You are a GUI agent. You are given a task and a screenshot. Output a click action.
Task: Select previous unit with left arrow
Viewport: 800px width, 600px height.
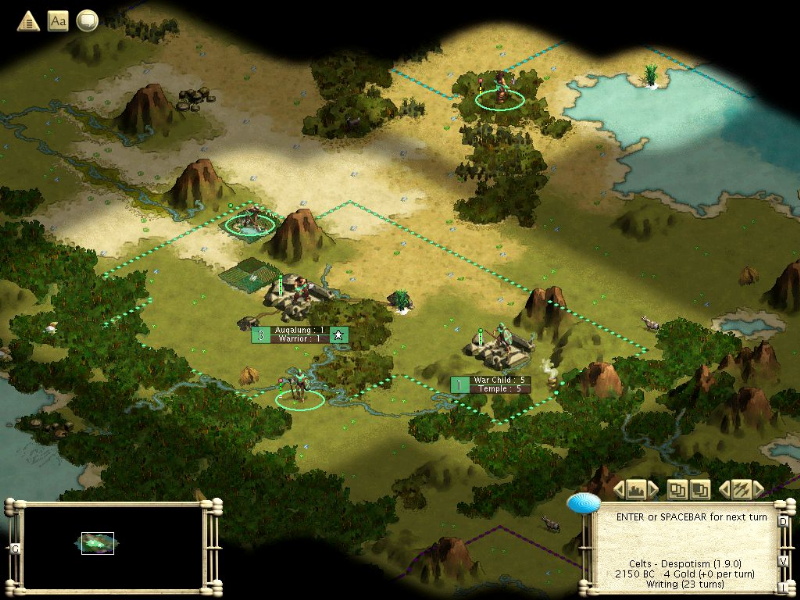pyautogui.click(x=724, y=489)
